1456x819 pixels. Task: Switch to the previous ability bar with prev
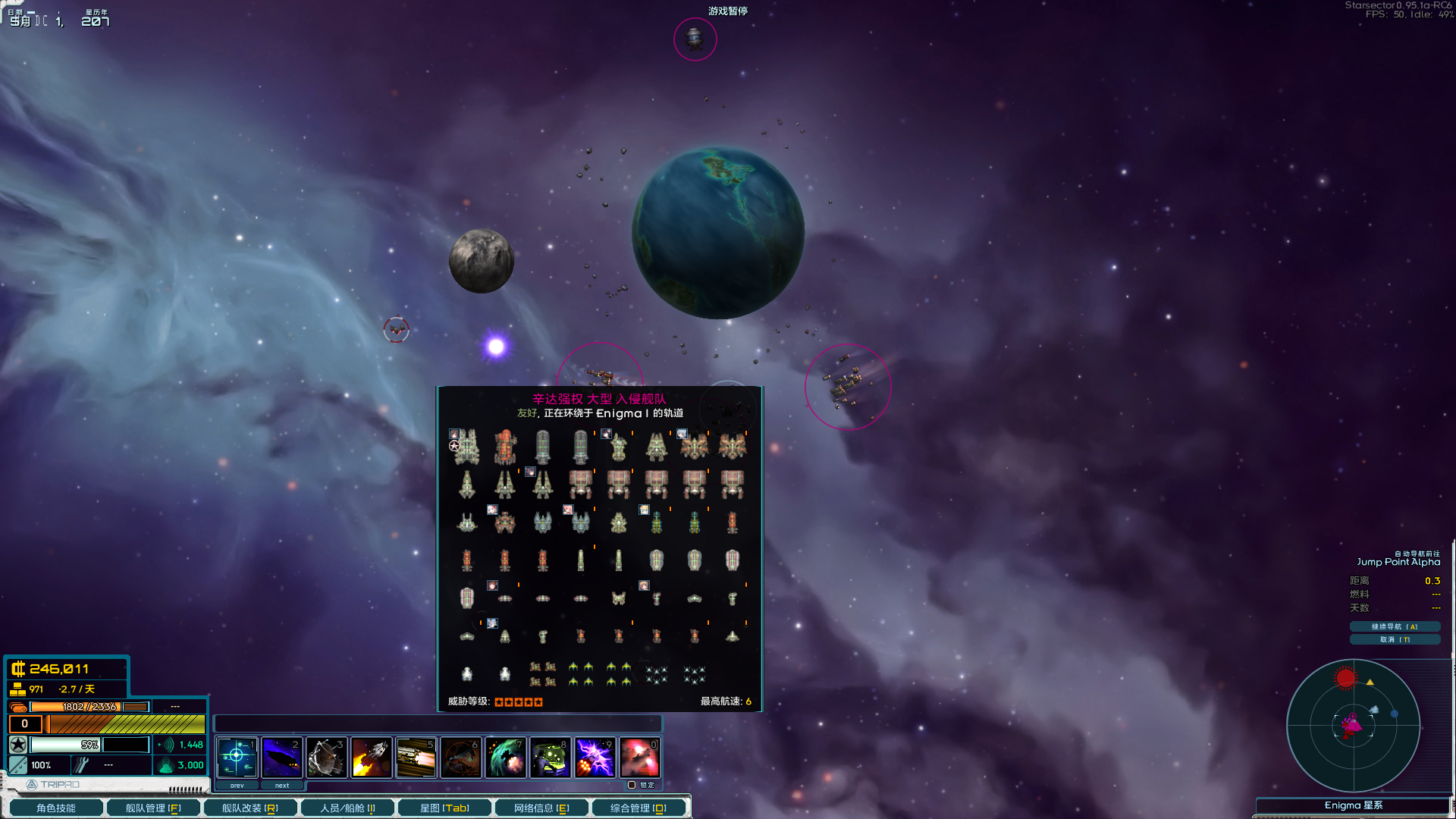237,786
